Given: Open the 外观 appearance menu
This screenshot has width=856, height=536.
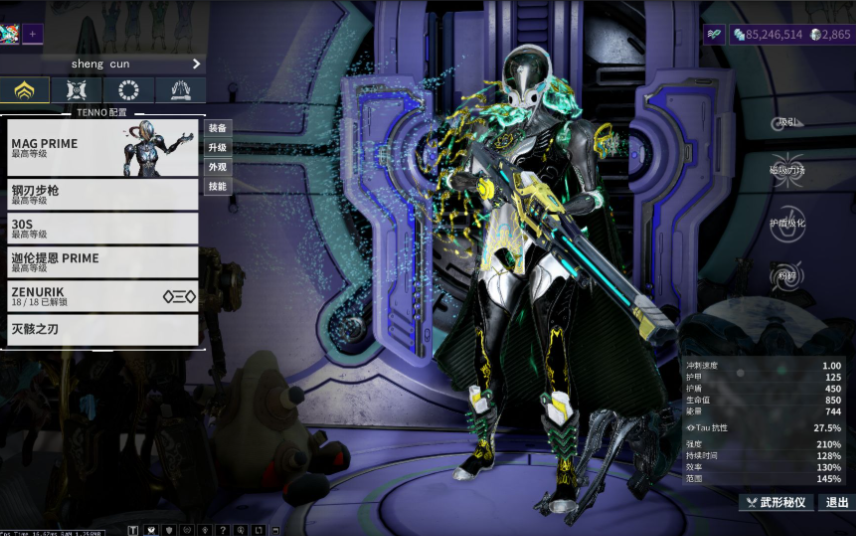Looking at the screenshot, I should click(217, 167).
